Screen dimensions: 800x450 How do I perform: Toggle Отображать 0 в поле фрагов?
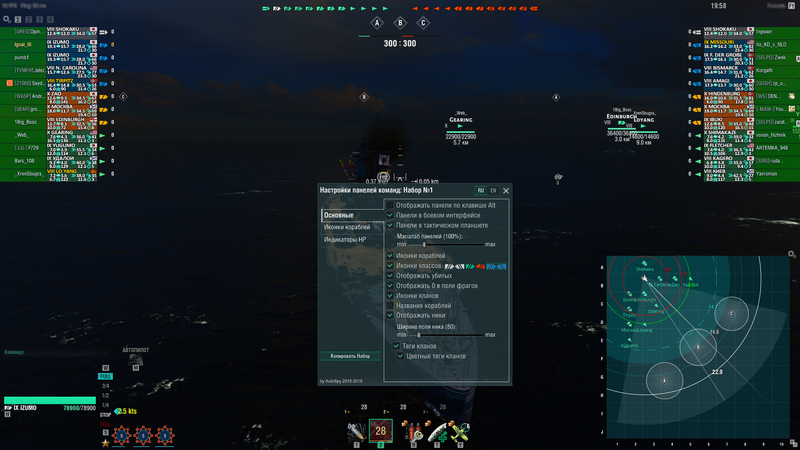391,286
